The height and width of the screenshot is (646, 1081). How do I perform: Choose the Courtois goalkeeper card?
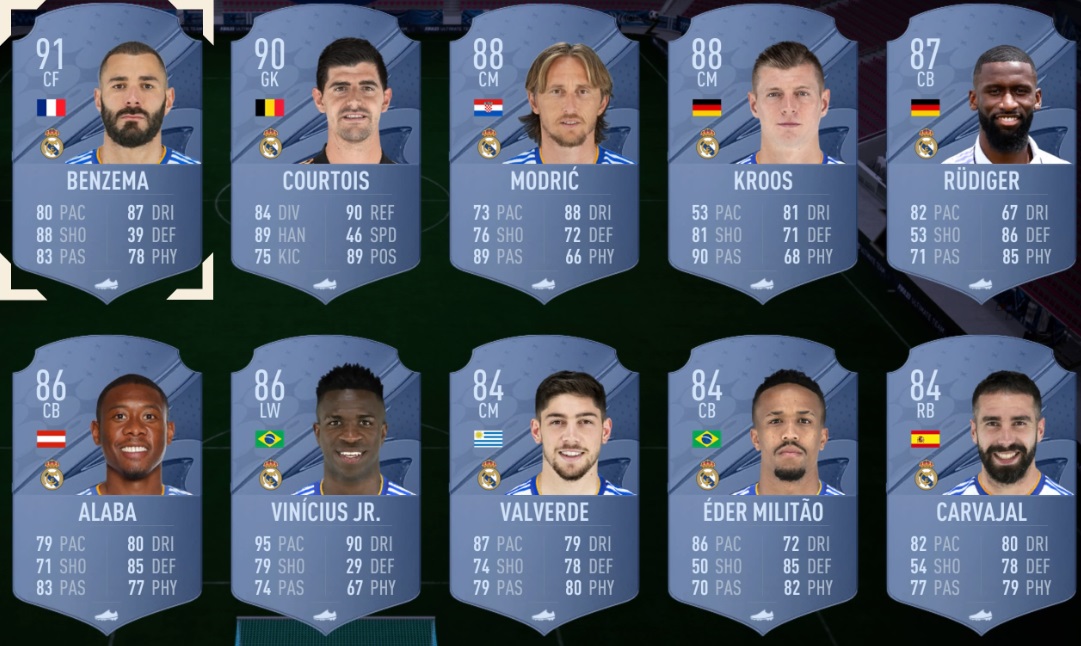click(327, 150)
